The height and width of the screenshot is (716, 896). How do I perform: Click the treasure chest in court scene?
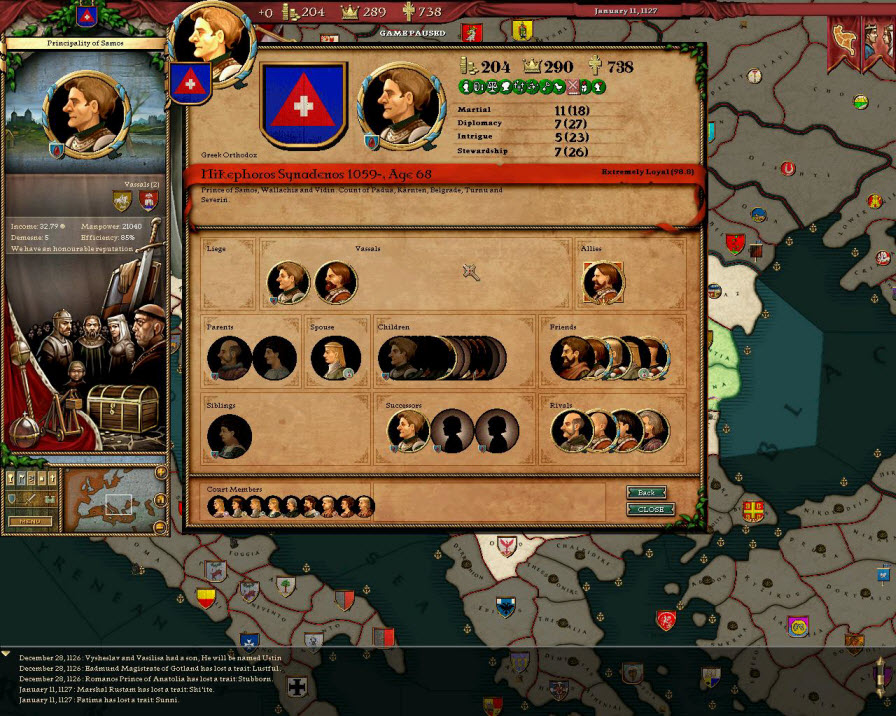[x=121, y=407]
